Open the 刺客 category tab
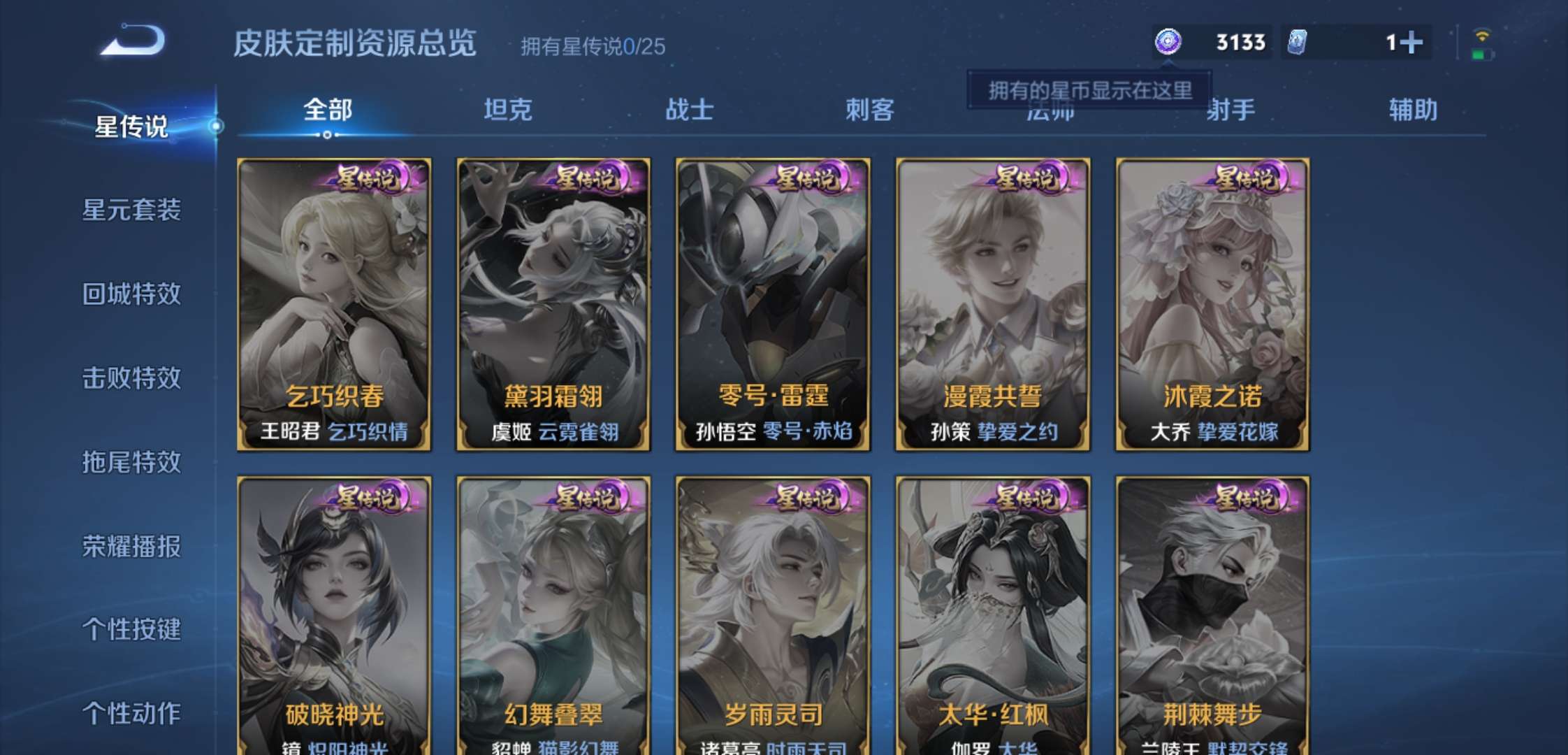This screenshot has width=1568, height=755. pyautogui.click(x=870, y=110)
